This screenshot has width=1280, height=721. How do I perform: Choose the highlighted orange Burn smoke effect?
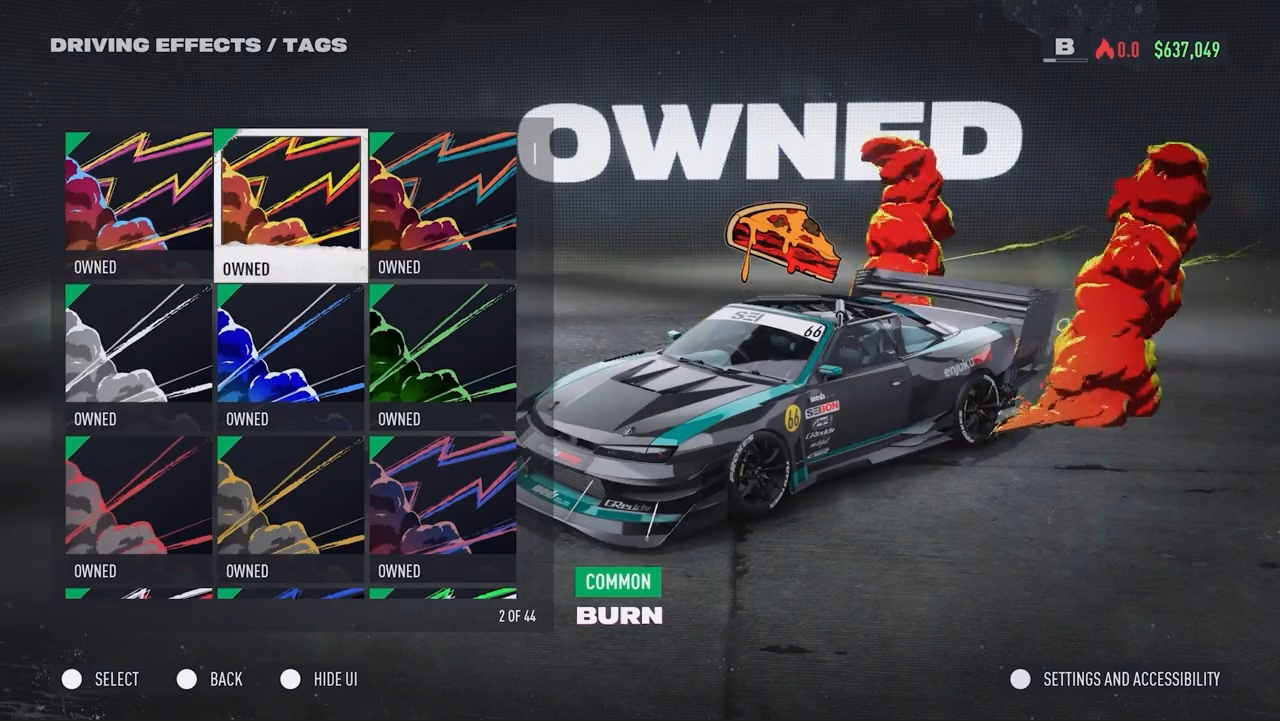coord(291,204)
